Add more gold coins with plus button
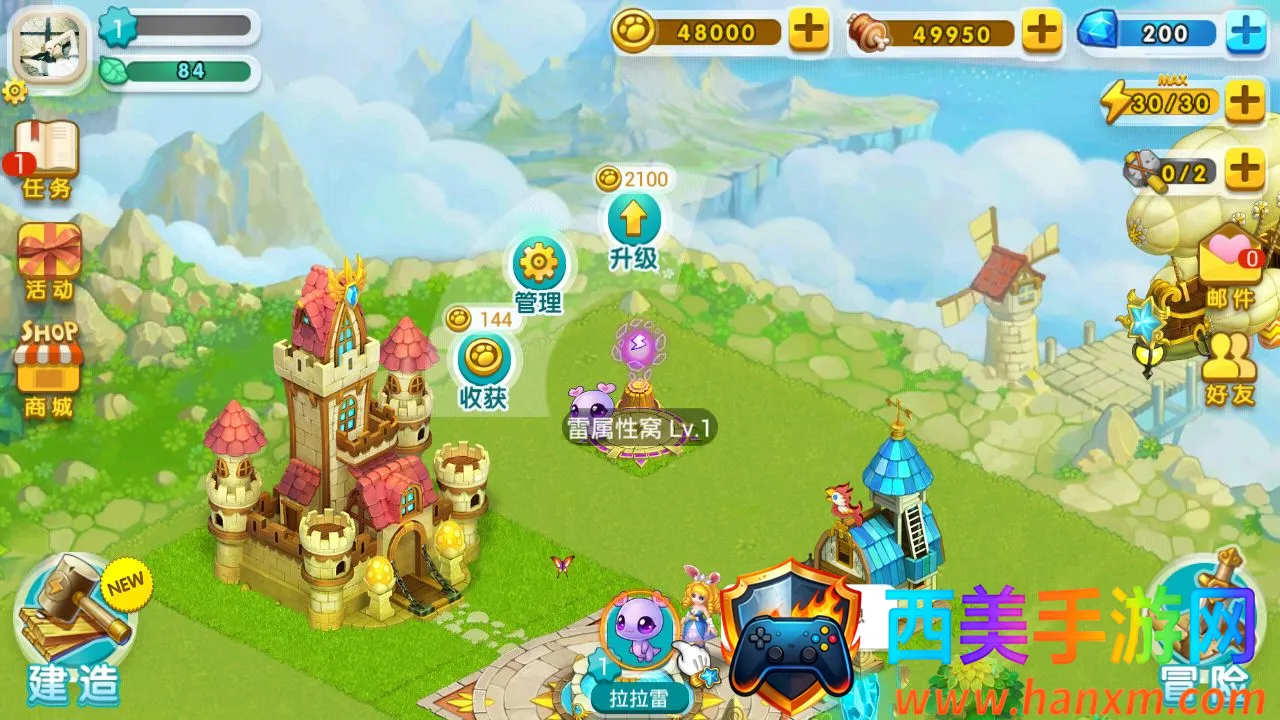1280x720 pixels. (808, 31)
